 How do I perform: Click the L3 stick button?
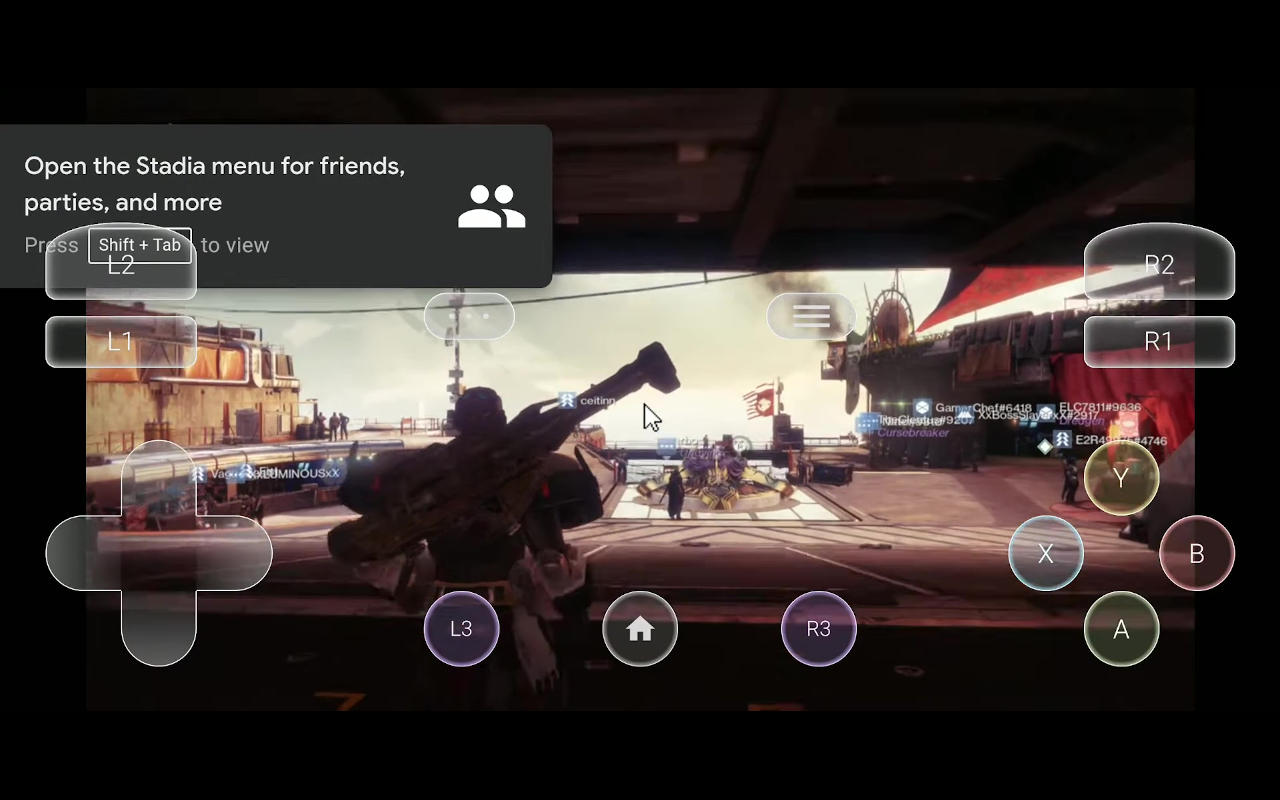(461, 629)
